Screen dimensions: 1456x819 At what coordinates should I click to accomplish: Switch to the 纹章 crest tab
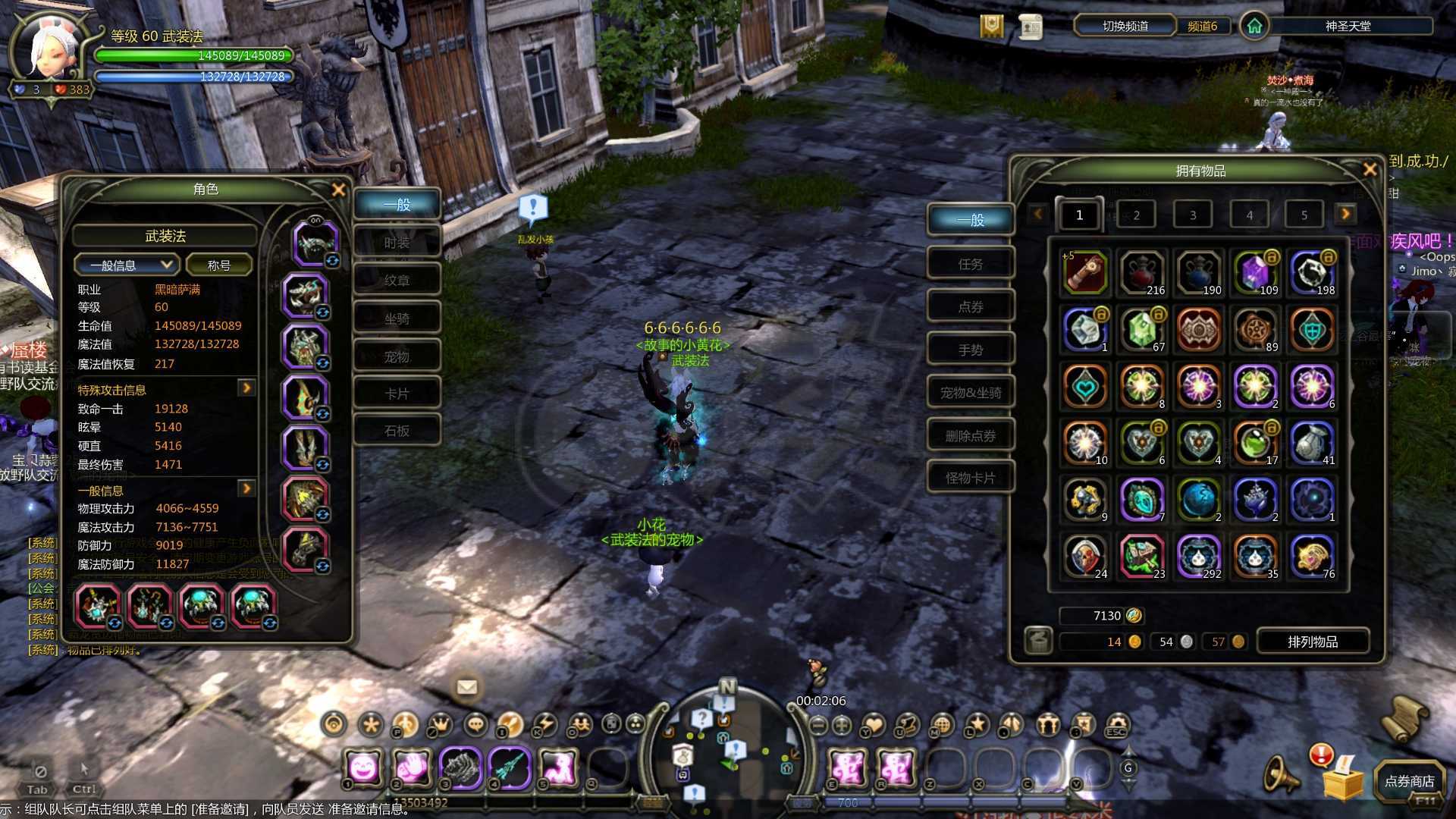coord(397,280)
